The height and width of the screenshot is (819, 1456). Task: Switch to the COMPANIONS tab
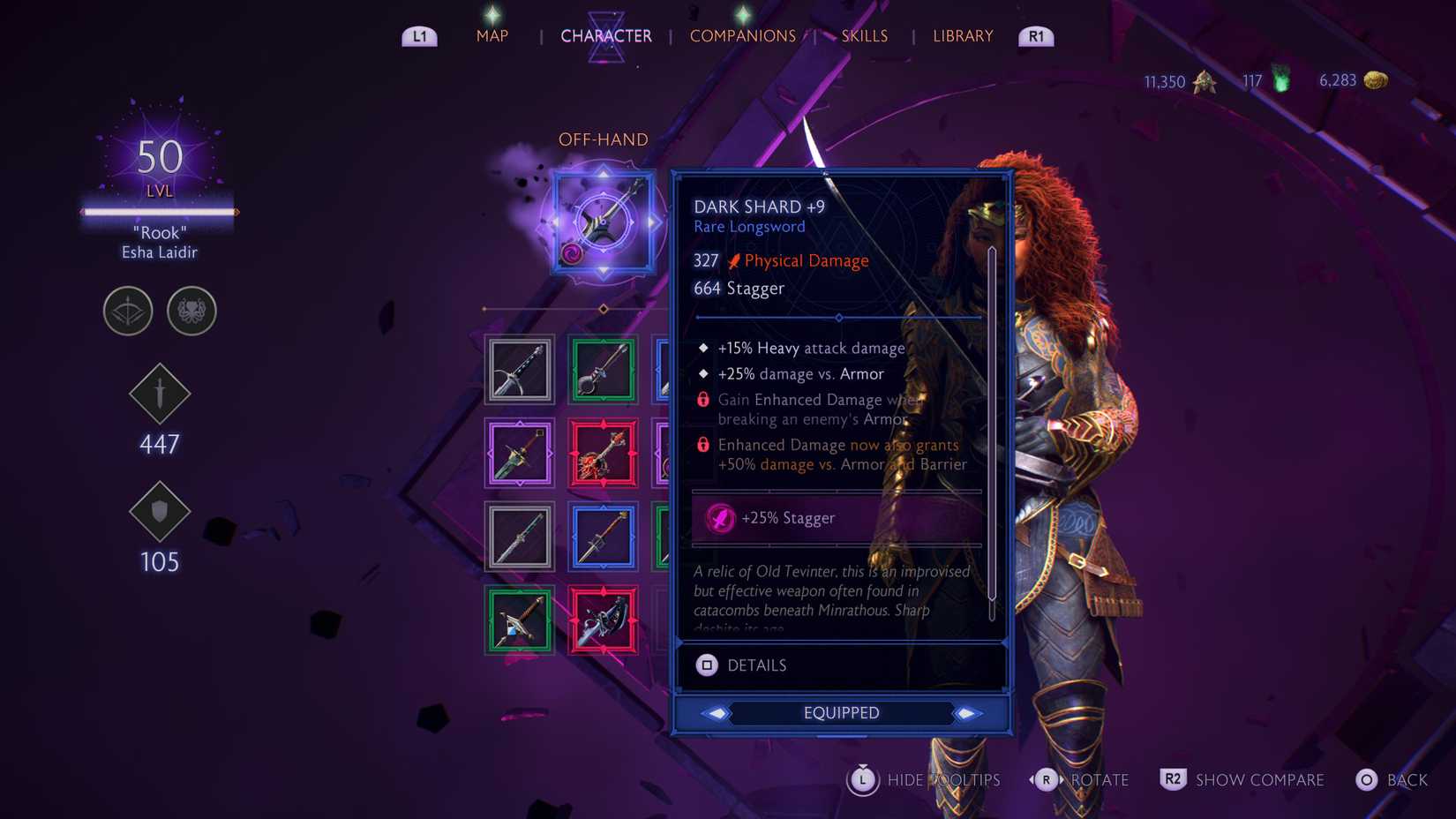(x=743, y=36)
